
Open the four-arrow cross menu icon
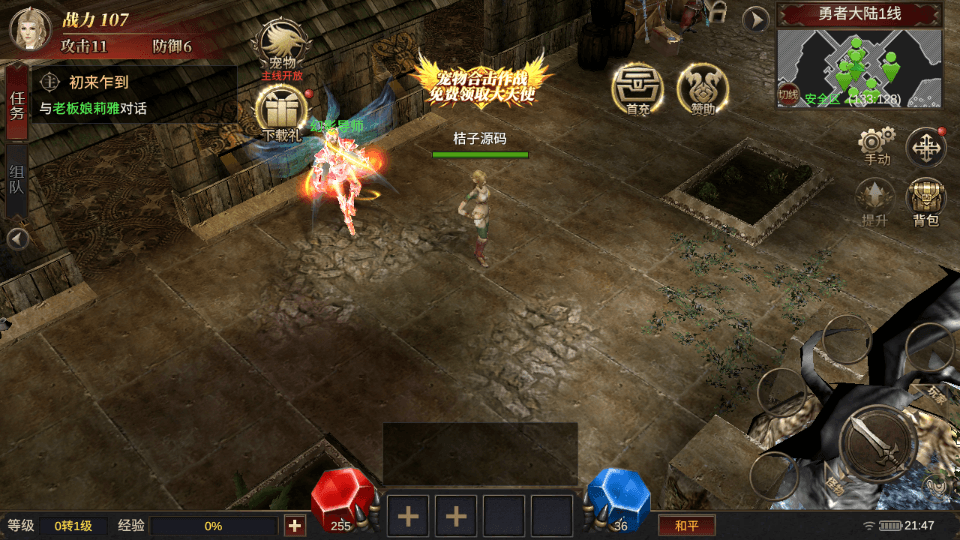[926, 148]
